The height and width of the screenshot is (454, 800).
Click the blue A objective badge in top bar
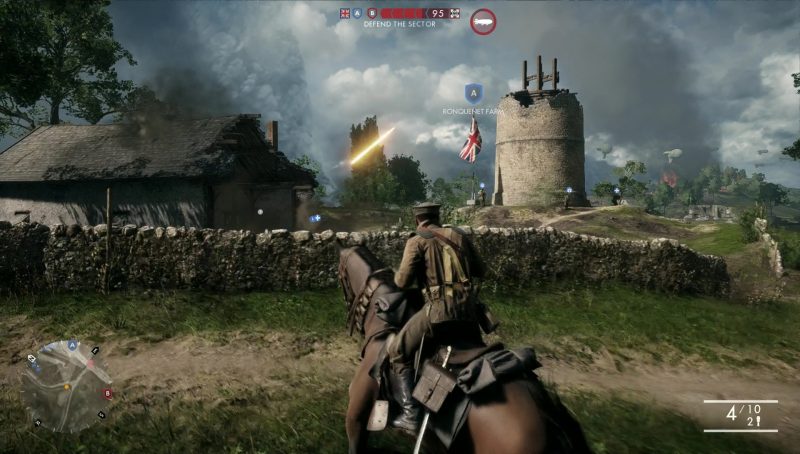359,13
